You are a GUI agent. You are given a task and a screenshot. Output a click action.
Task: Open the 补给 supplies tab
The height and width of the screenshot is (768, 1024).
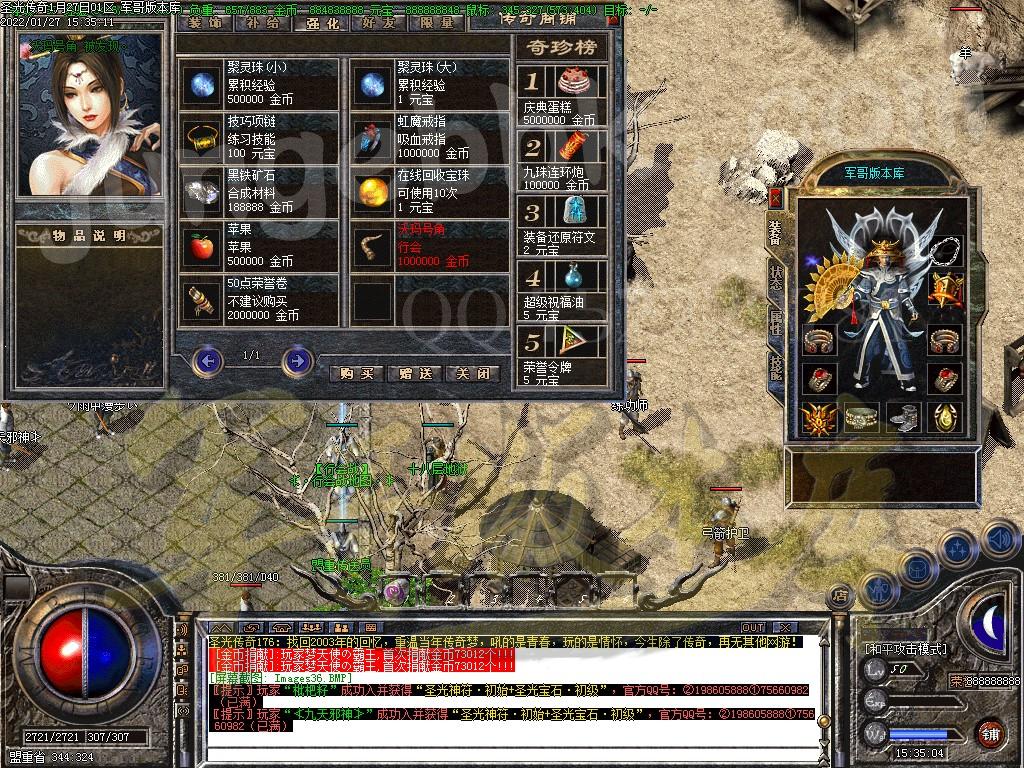(x=263, y=22)
